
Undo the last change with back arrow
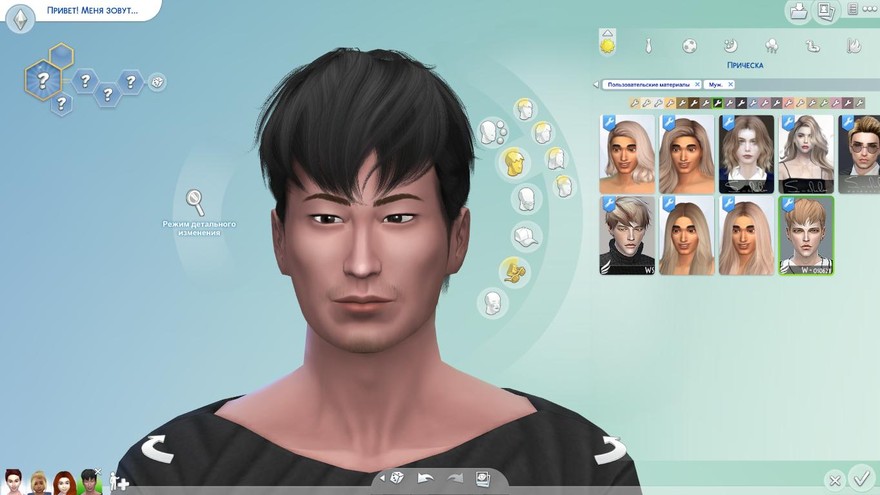point(426,478)
